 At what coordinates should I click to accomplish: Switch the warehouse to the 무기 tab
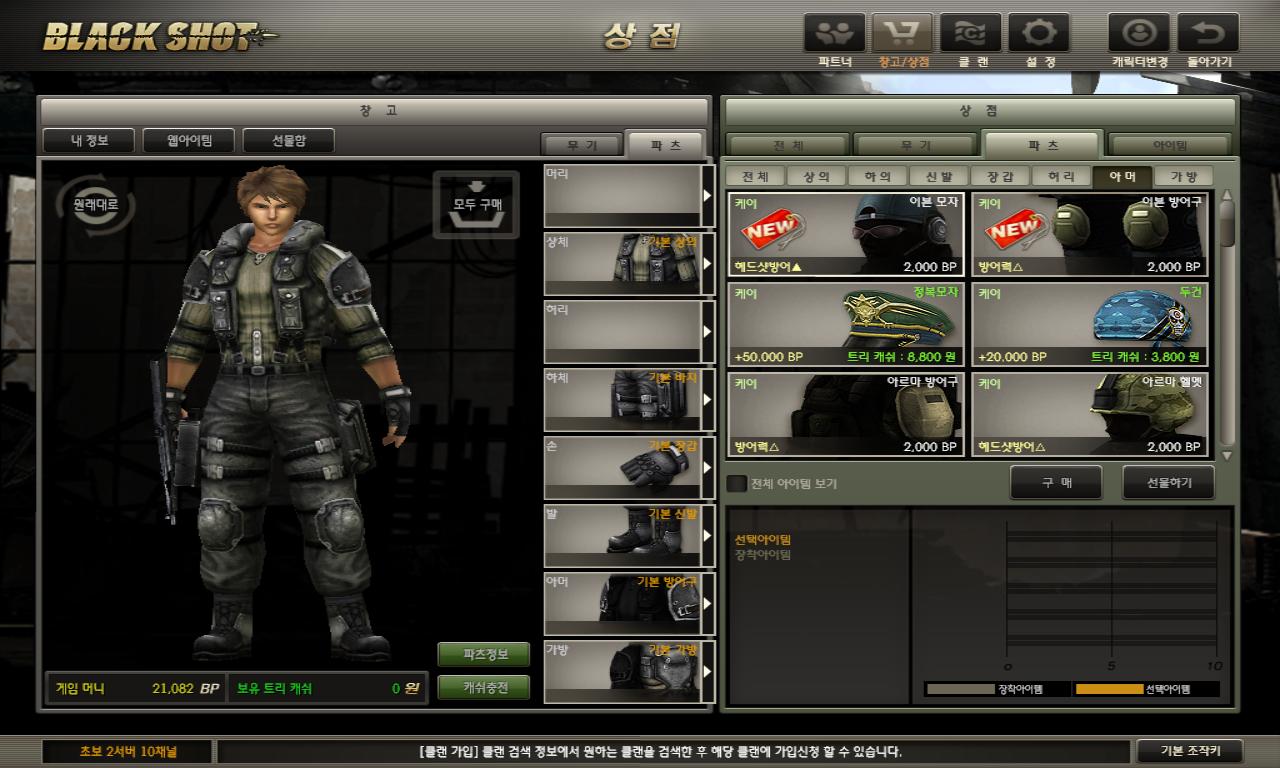(x=580, y=145)
